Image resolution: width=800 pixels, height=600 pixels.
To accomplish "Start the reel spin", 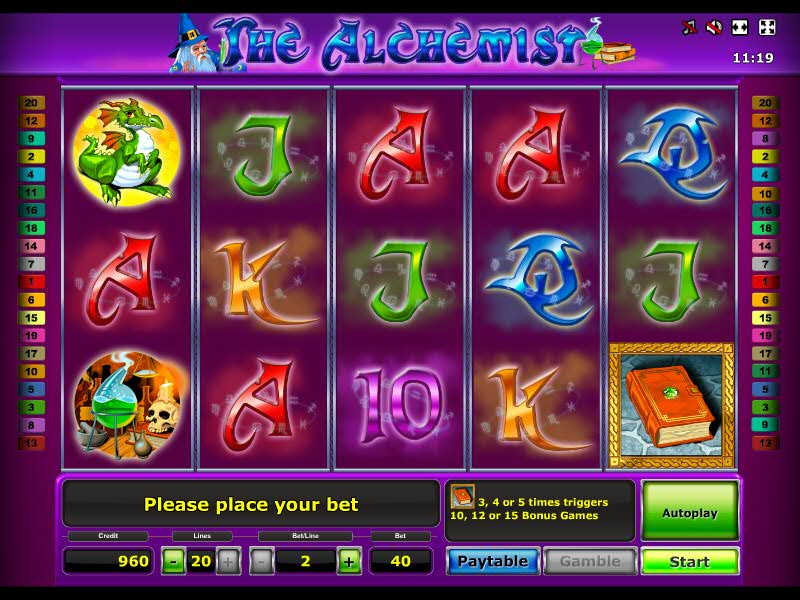I will 689,561.
